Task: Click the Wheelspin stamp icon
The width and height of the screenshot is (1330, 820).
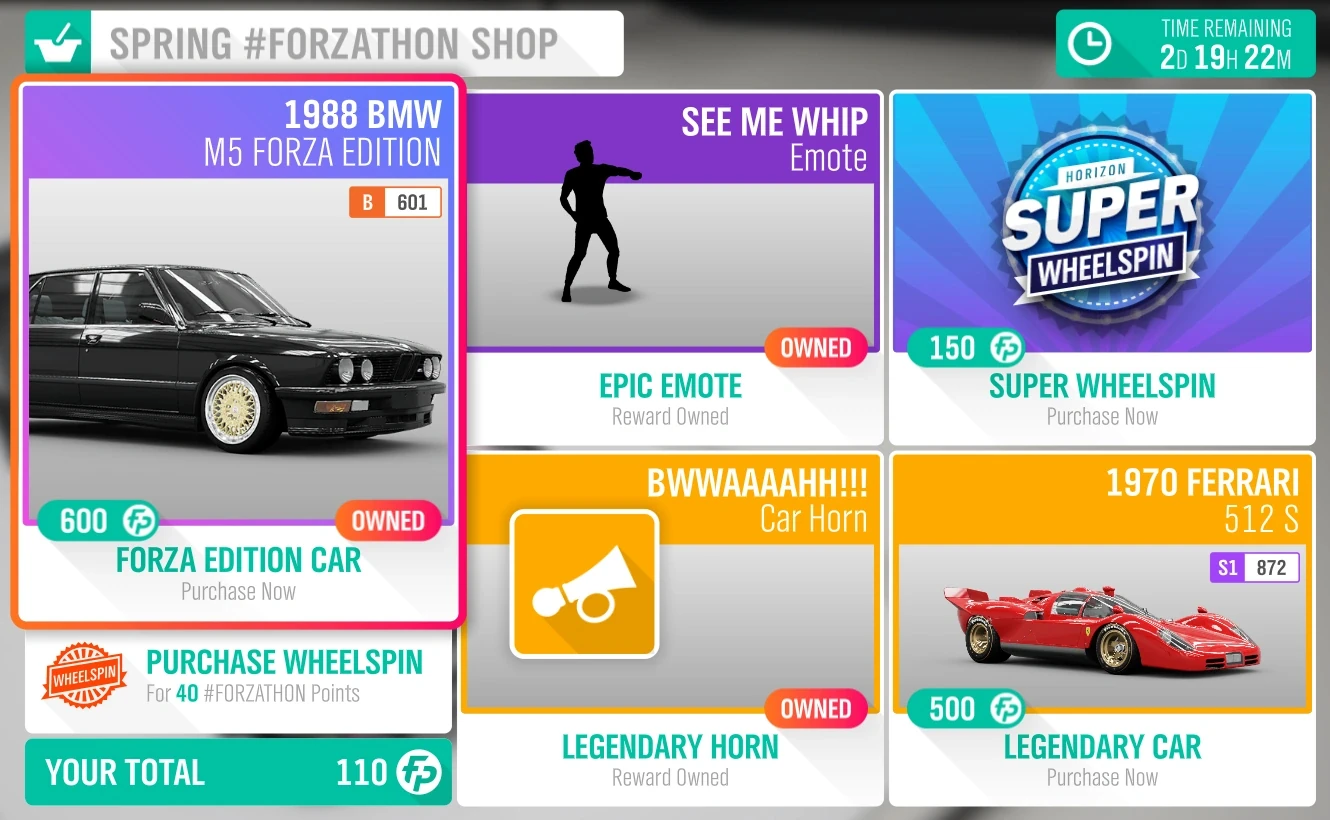Action: 84,674
